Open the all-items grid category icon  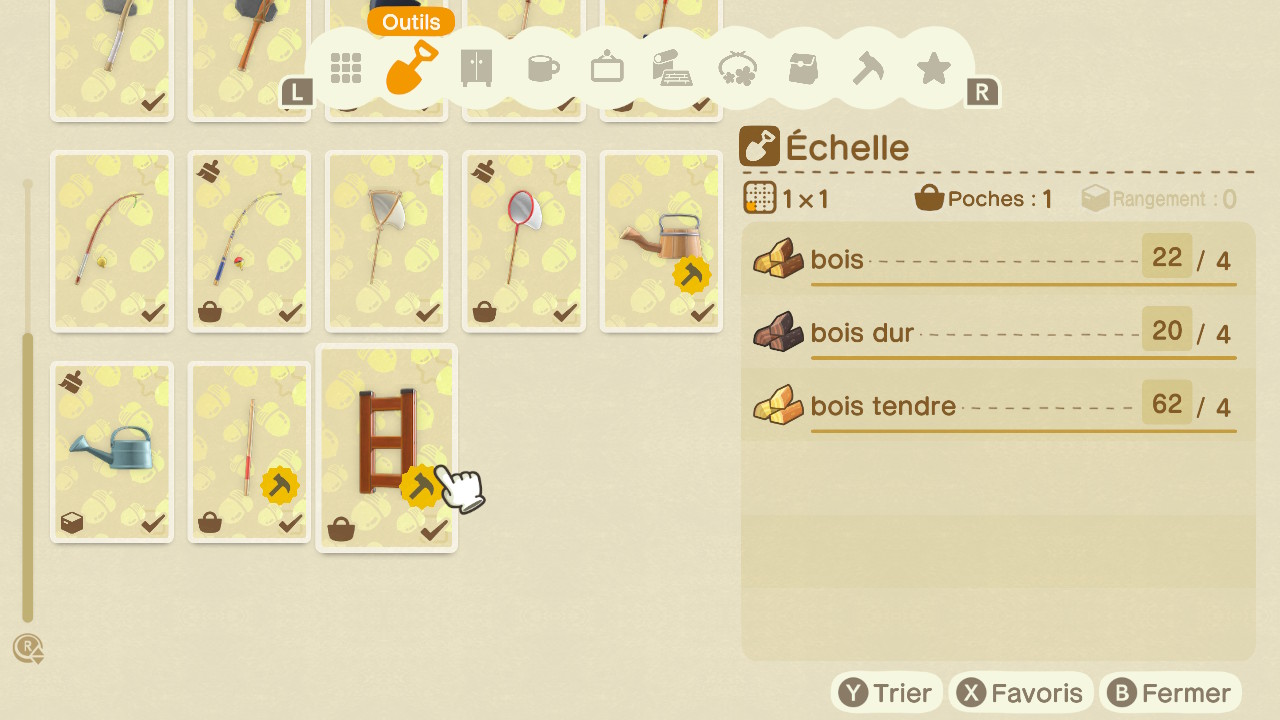click(x=346, y=68)
